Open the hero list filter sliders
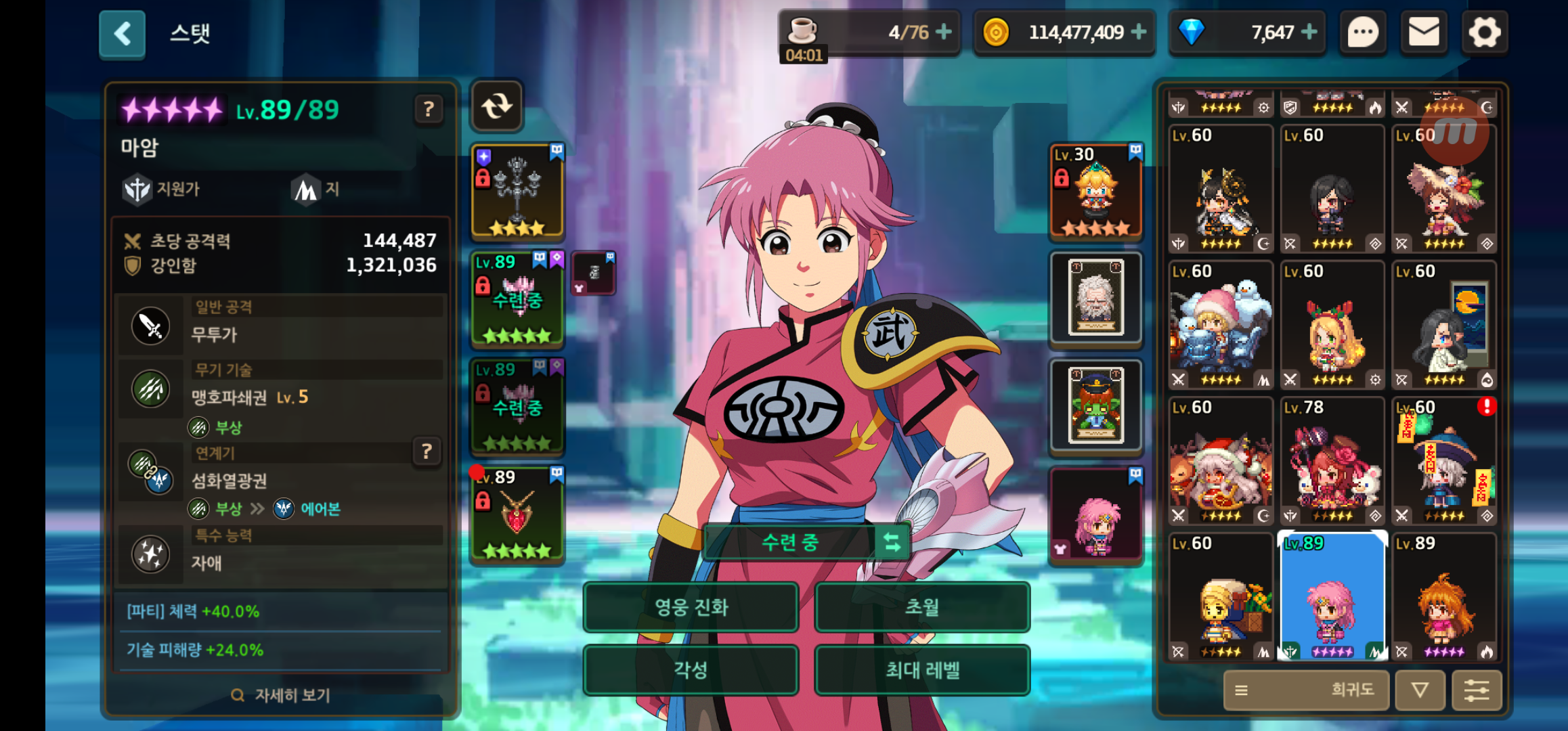Viewport: 1568px width, 731px height. click(1476, 690)
